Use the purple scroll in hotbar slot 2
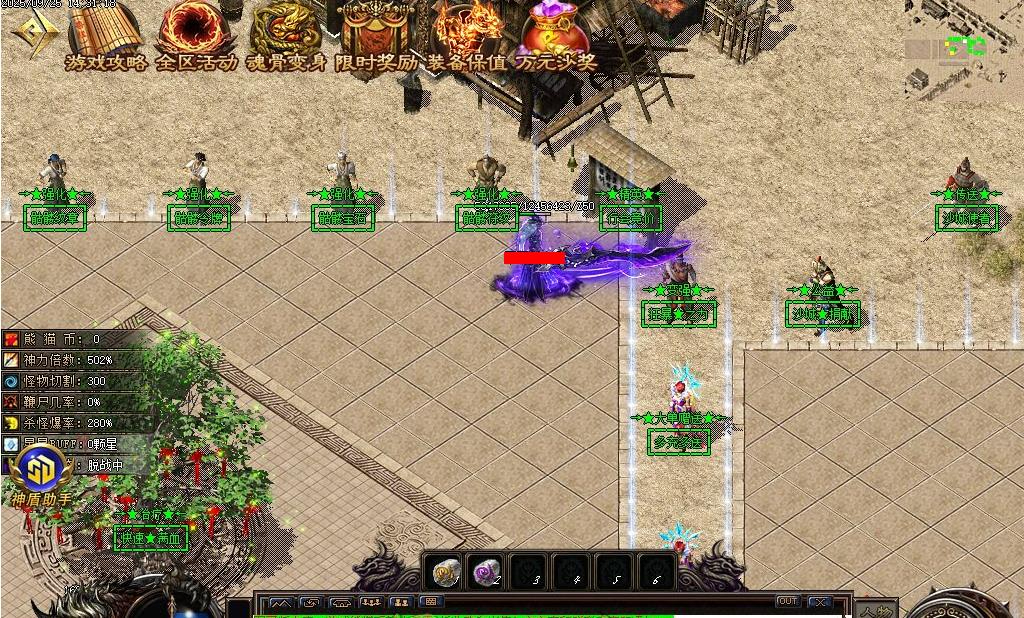The height and width of the screenshot is (618, 1024). (487, 572)
